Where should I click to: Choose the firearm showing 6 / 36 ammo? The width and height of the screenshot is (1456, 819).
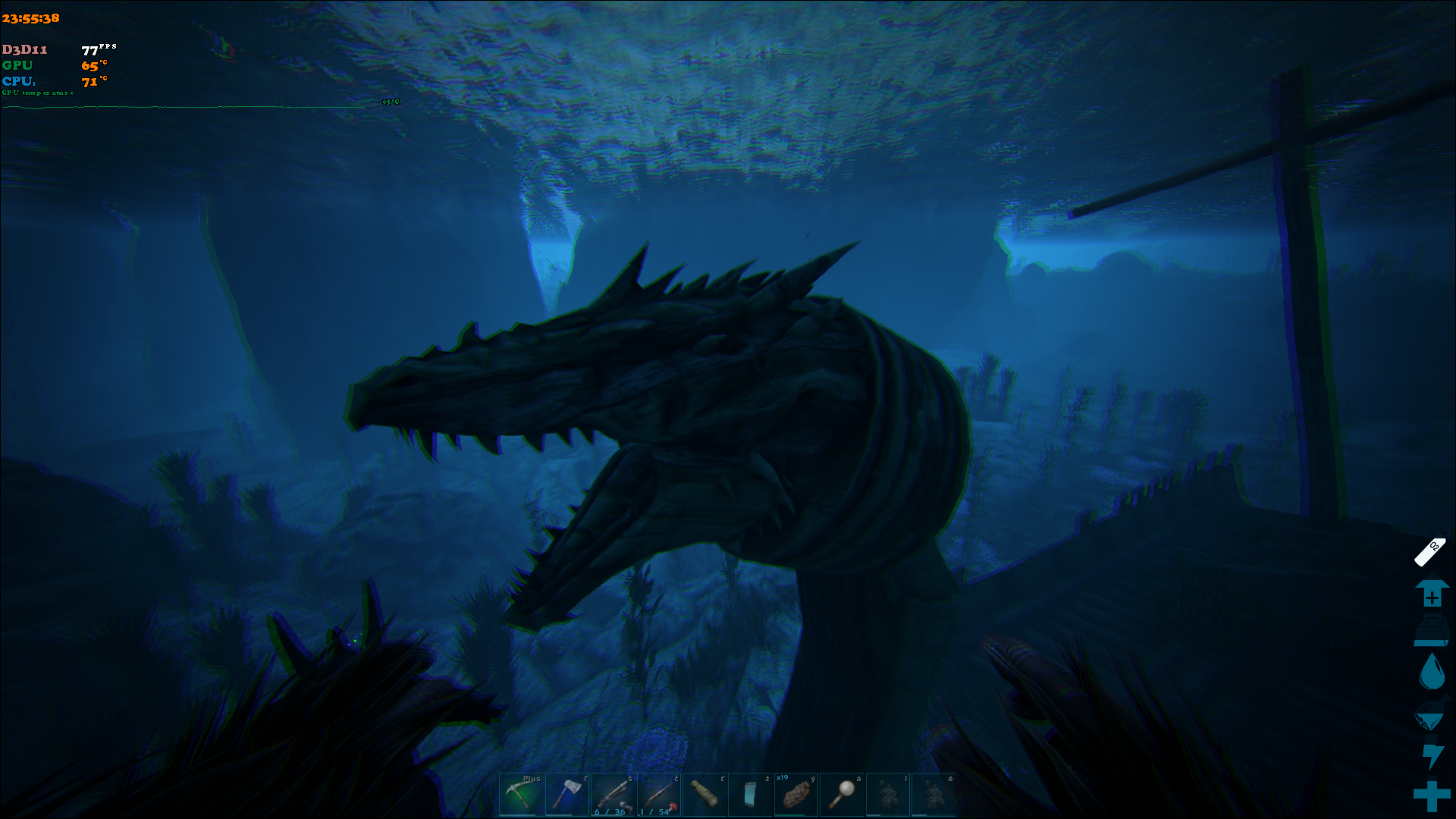coord(613,794)
